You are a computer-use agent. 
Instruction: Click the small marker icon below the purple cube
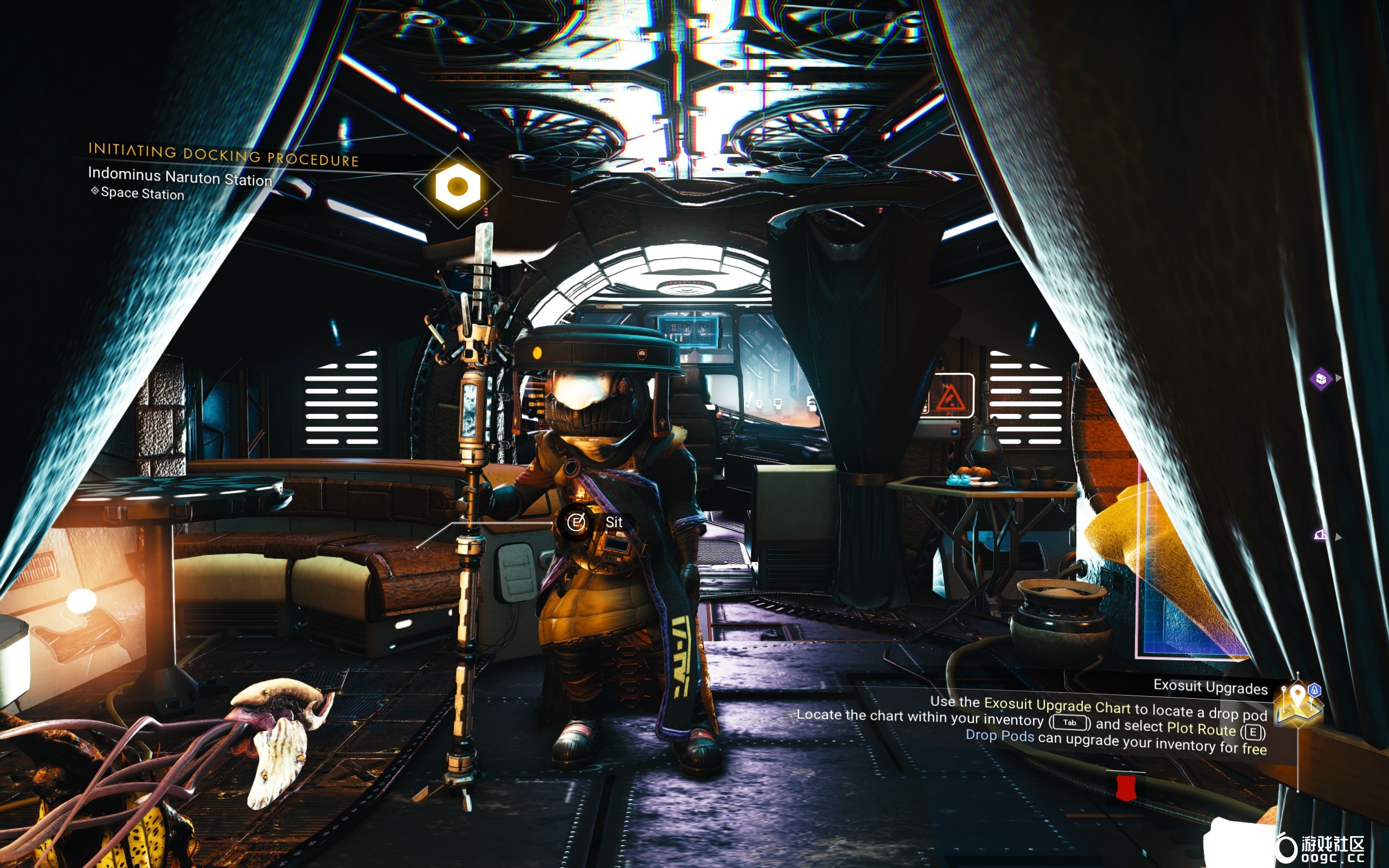point(1322,534)
